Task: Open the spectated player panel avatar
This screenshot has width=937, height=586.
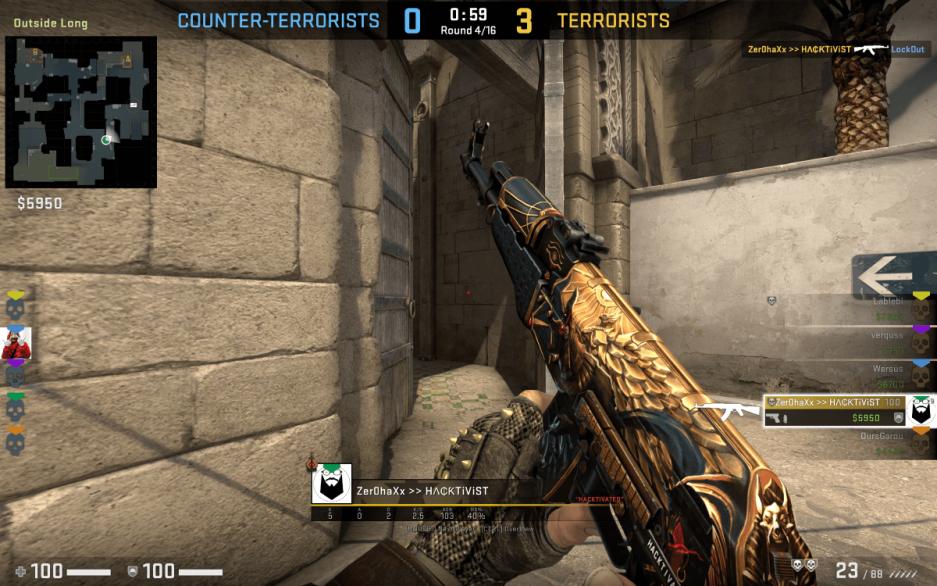Action: point(331,484)
